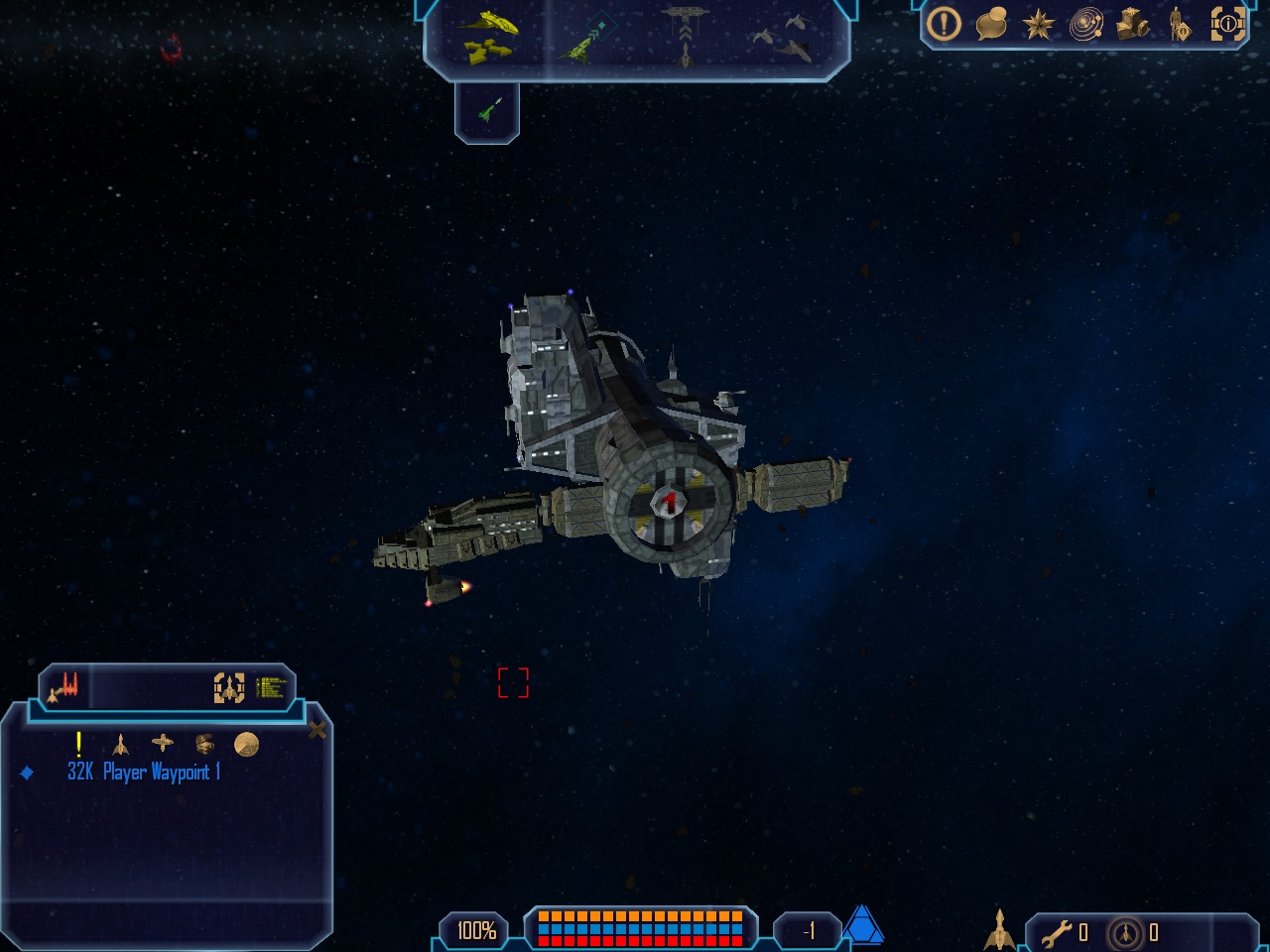
Task: Select the Player Waypoint 1 entry
Action: tap(144, 773)
